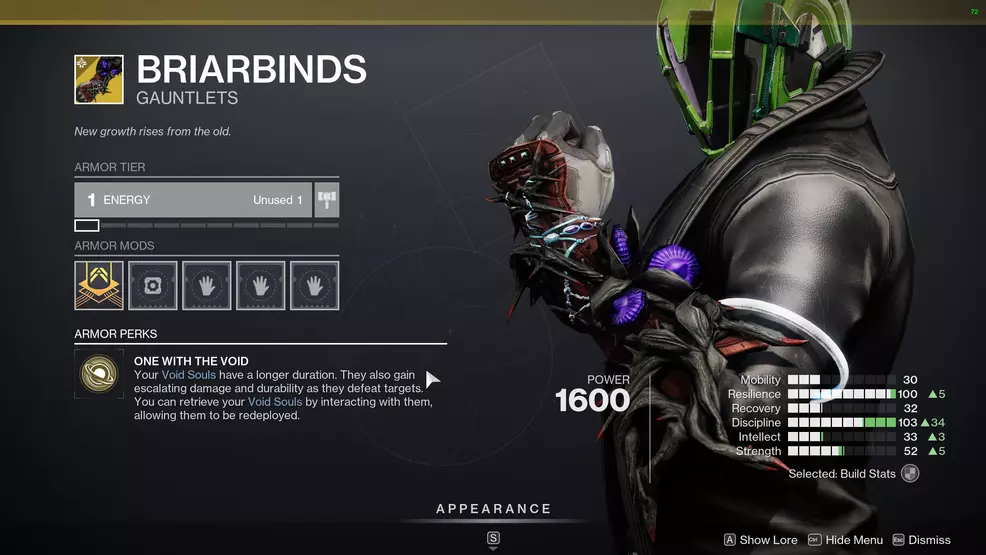Dismiss the item inspection screen

tap(921, 540)
